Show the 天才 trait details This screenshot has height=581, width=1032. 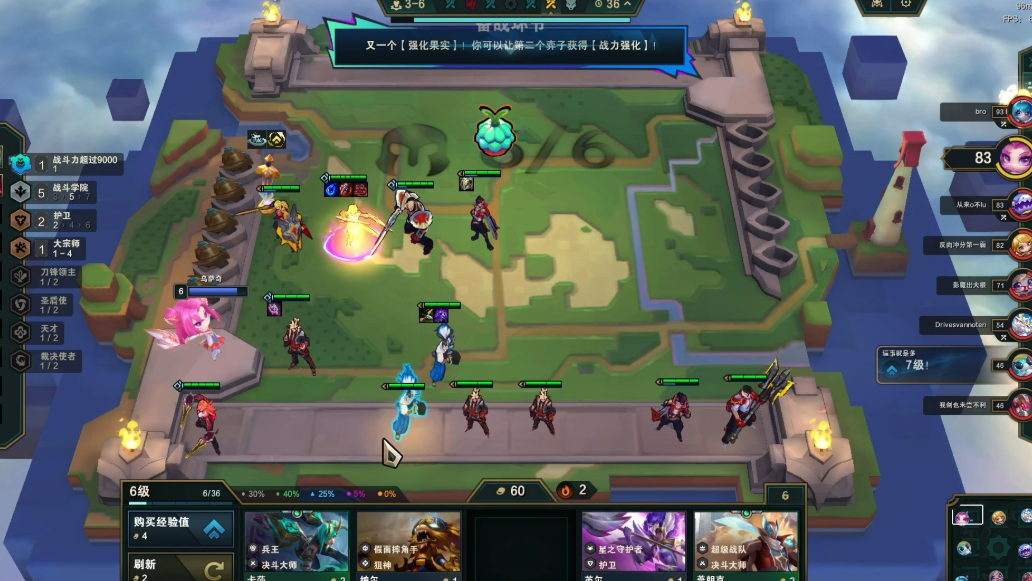(x=62, y=331)
